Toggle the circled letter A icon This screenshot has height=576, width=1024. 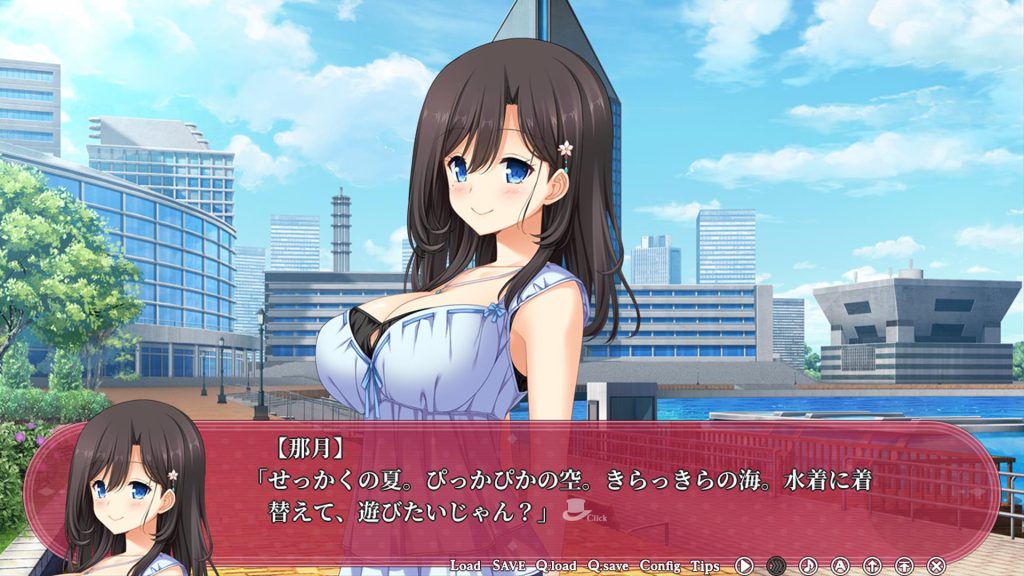840,566
